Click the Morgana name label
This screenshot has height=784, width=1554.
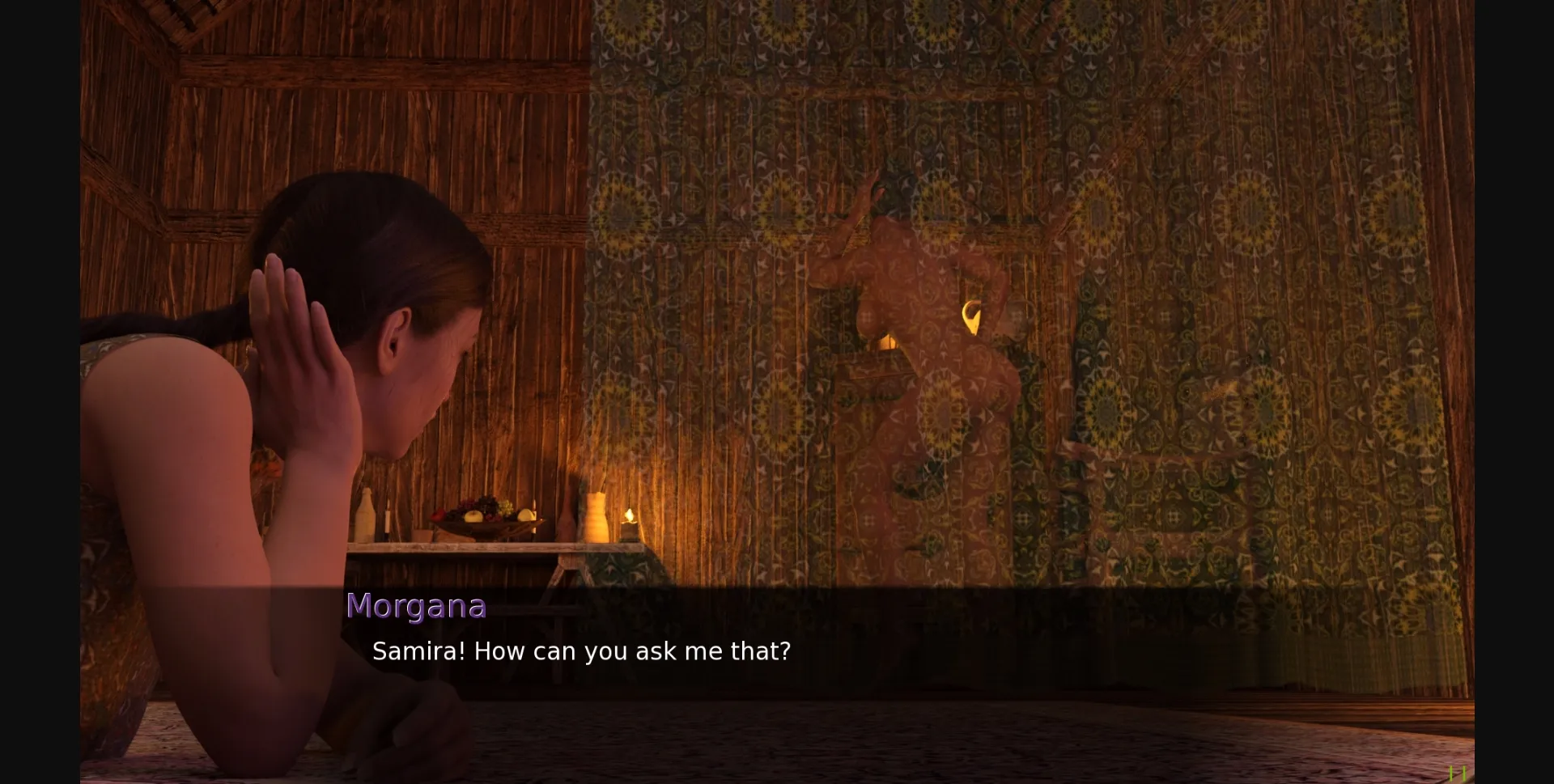click(417, 605)
